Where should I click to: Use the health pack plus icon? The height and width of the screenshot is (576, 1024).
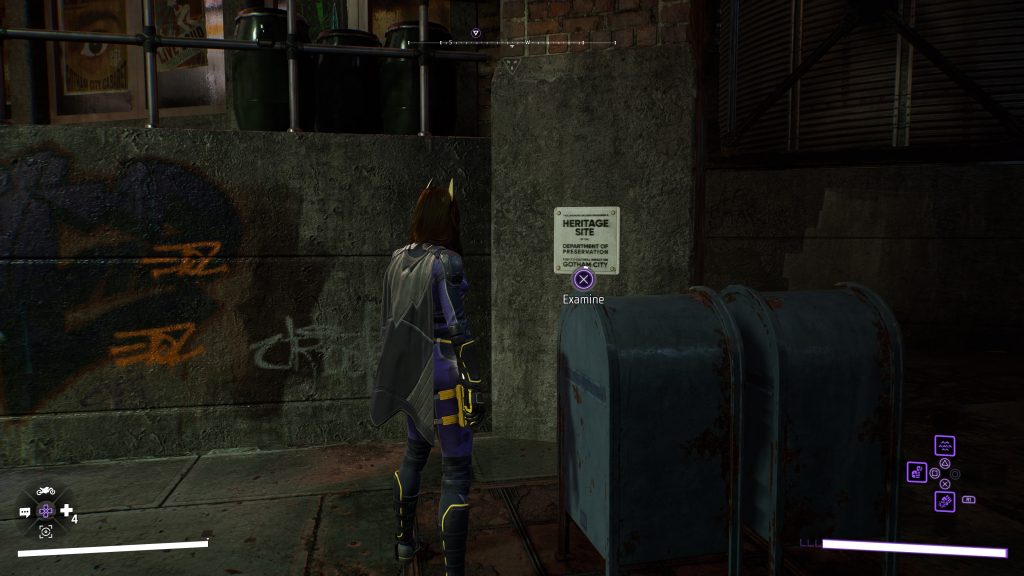(x=66, y=511)
